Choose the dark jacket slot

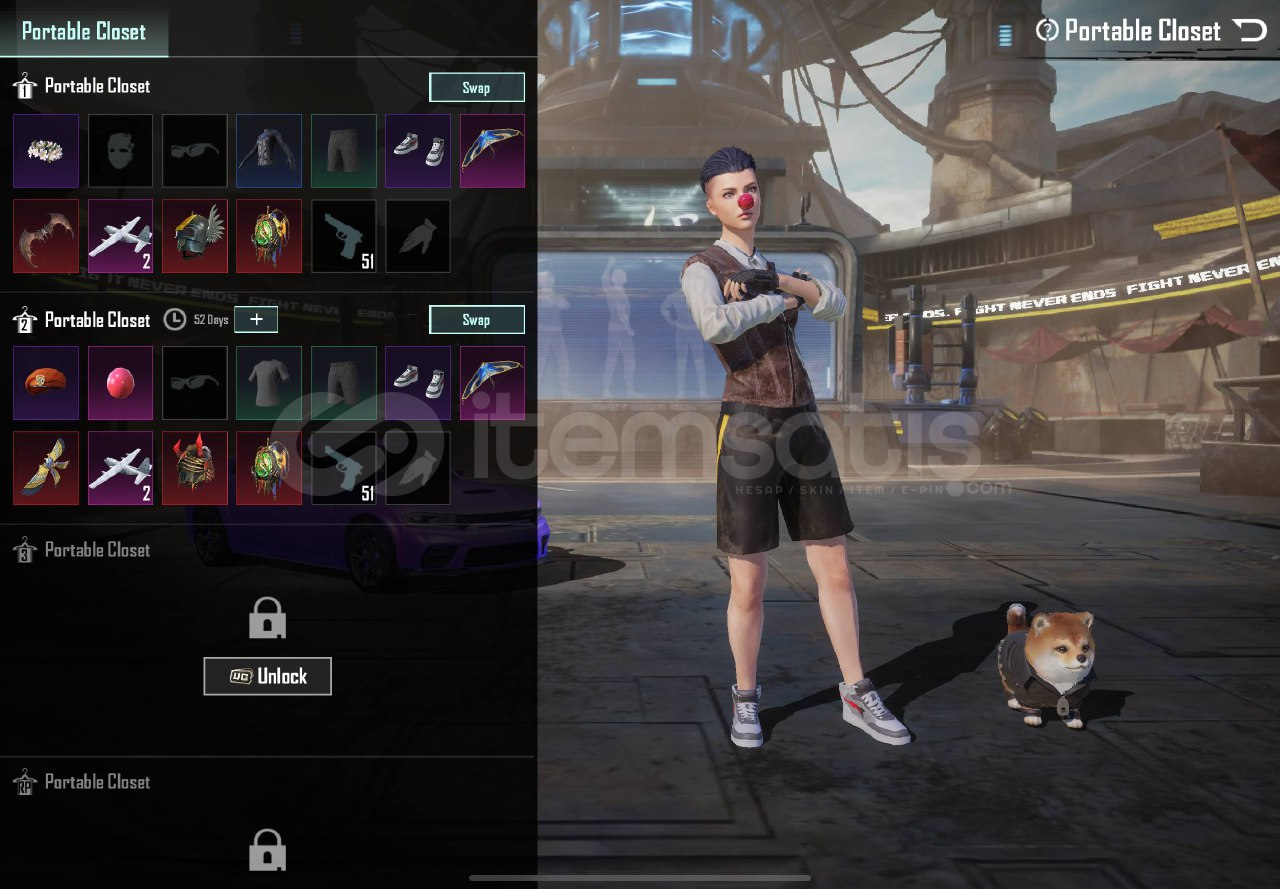[269, 151]
